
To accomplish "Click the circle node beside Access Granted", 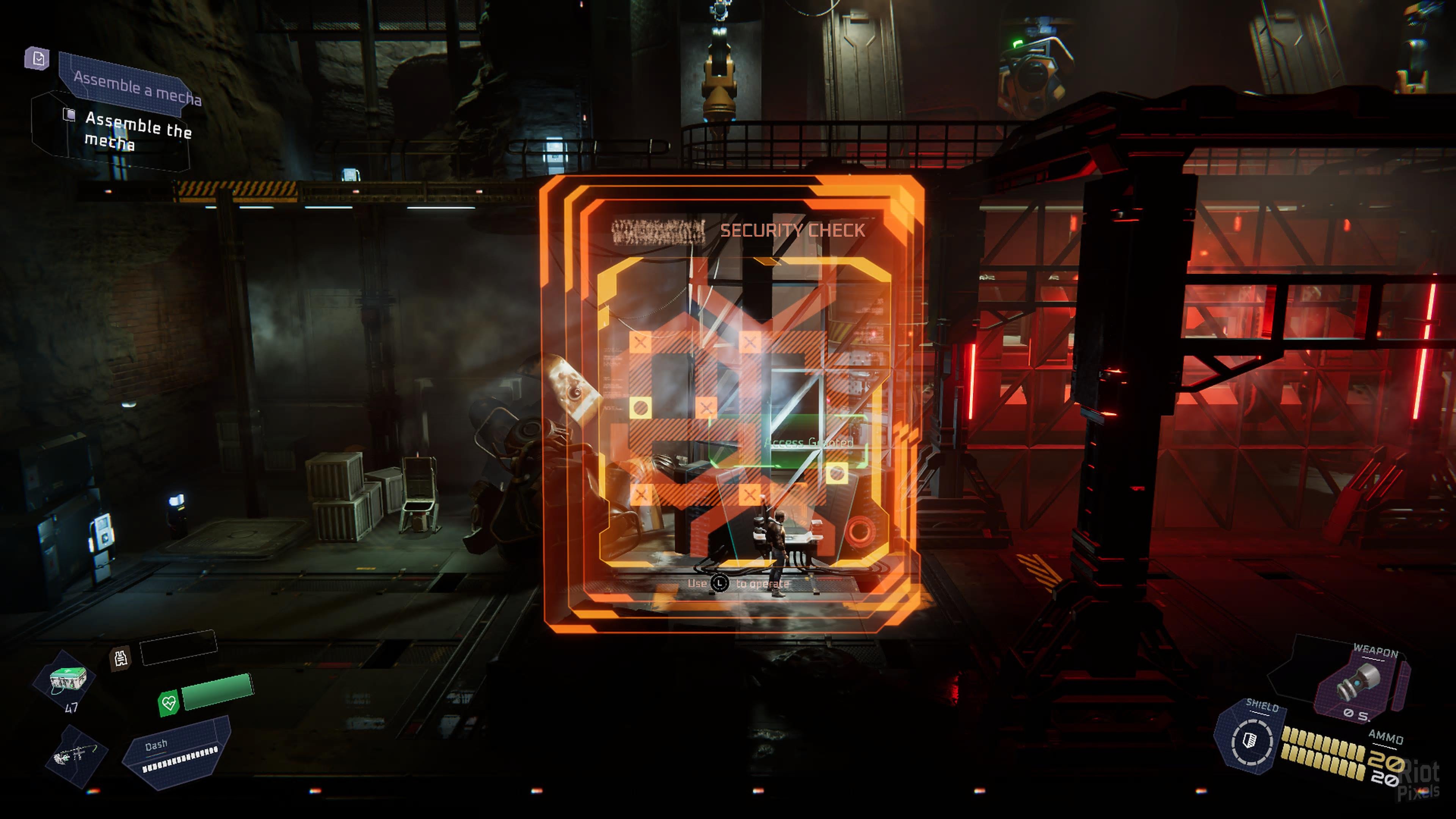I will [x=836, y=472].
